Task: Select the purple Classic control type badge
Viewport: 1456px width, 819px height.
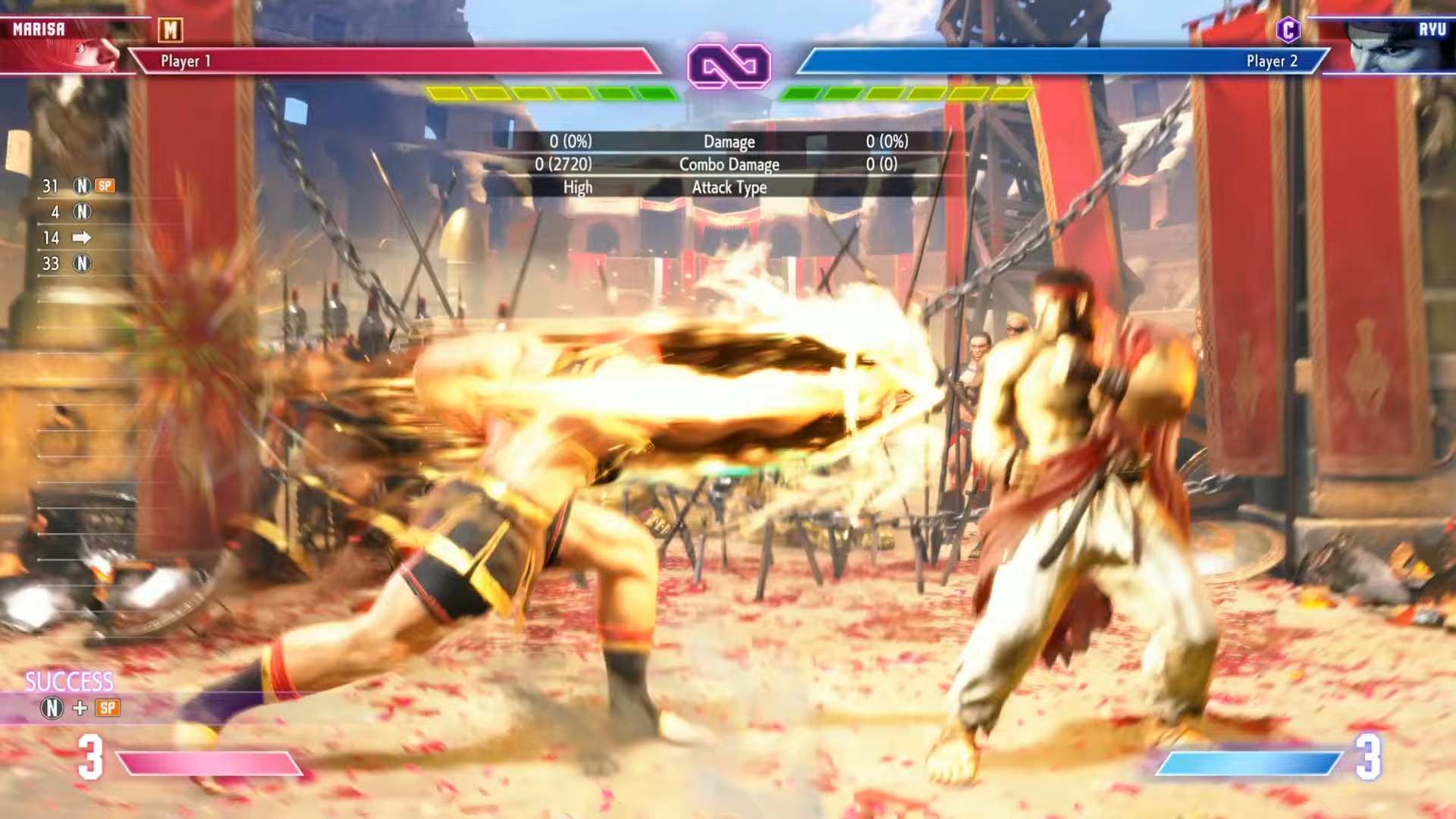Action: coord(1288,30)
